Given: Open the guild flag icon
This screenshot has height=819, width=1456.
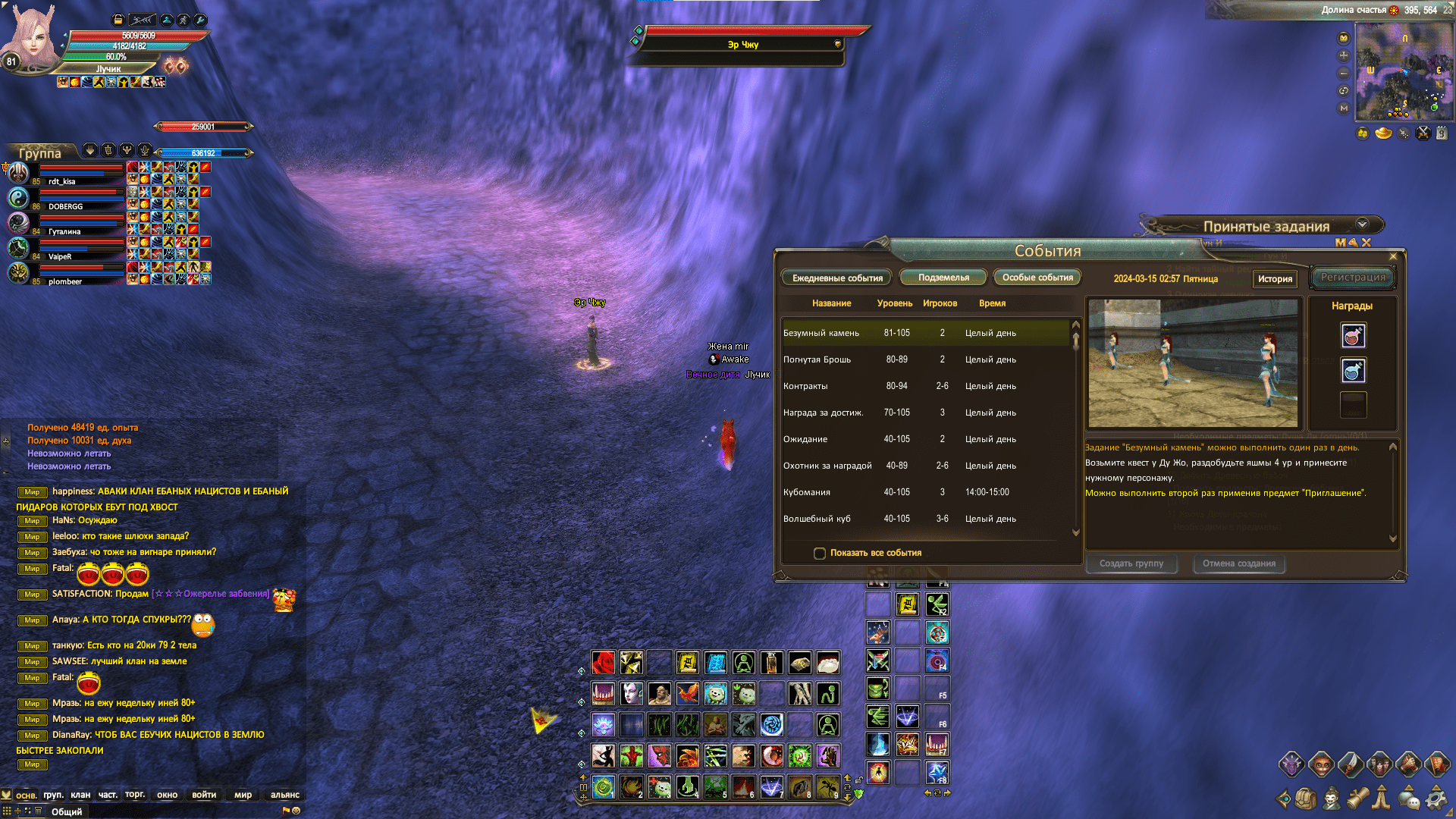Looking at the screenshot, I should coord(1437,764).
